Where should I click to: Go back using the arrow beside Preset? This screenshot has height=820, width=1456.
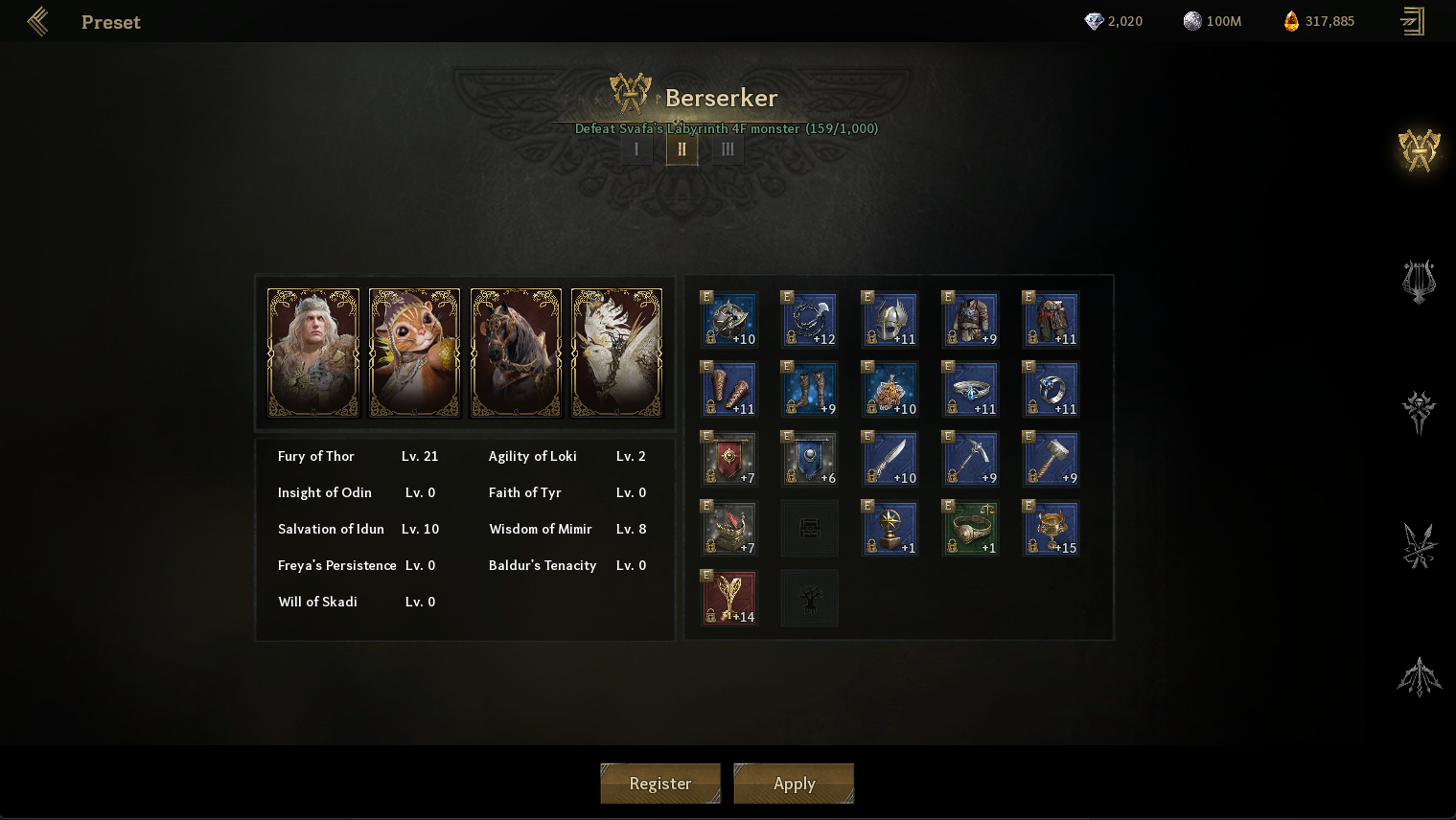[x=38, y=21]
